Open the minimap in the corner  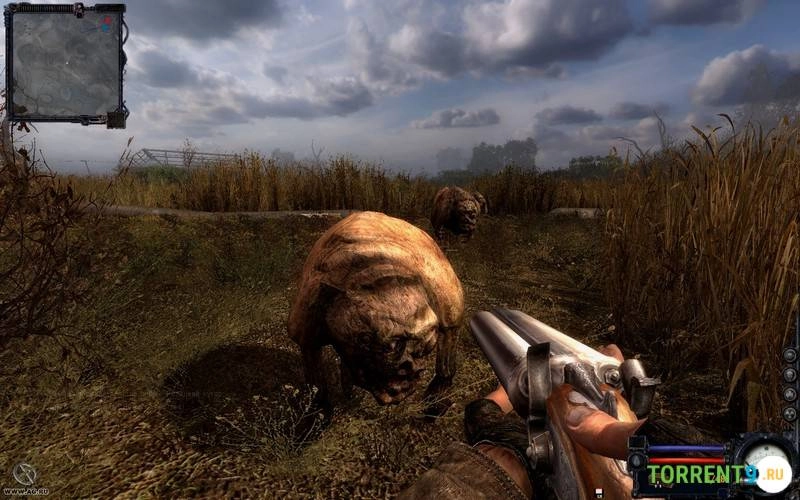point(65,62)
